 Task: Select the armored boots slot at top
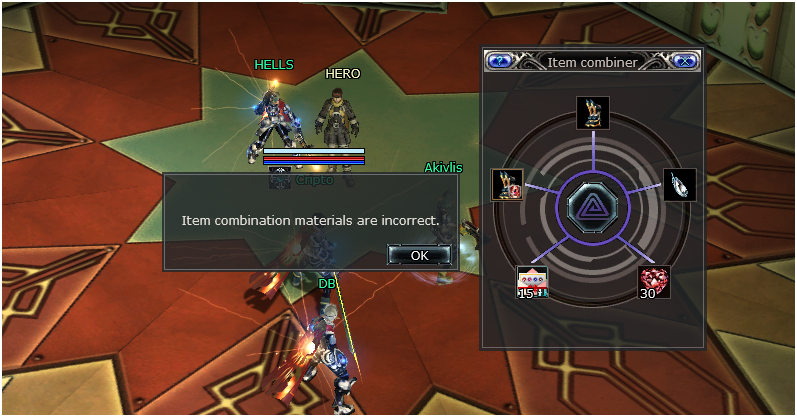tap(593, 112)
